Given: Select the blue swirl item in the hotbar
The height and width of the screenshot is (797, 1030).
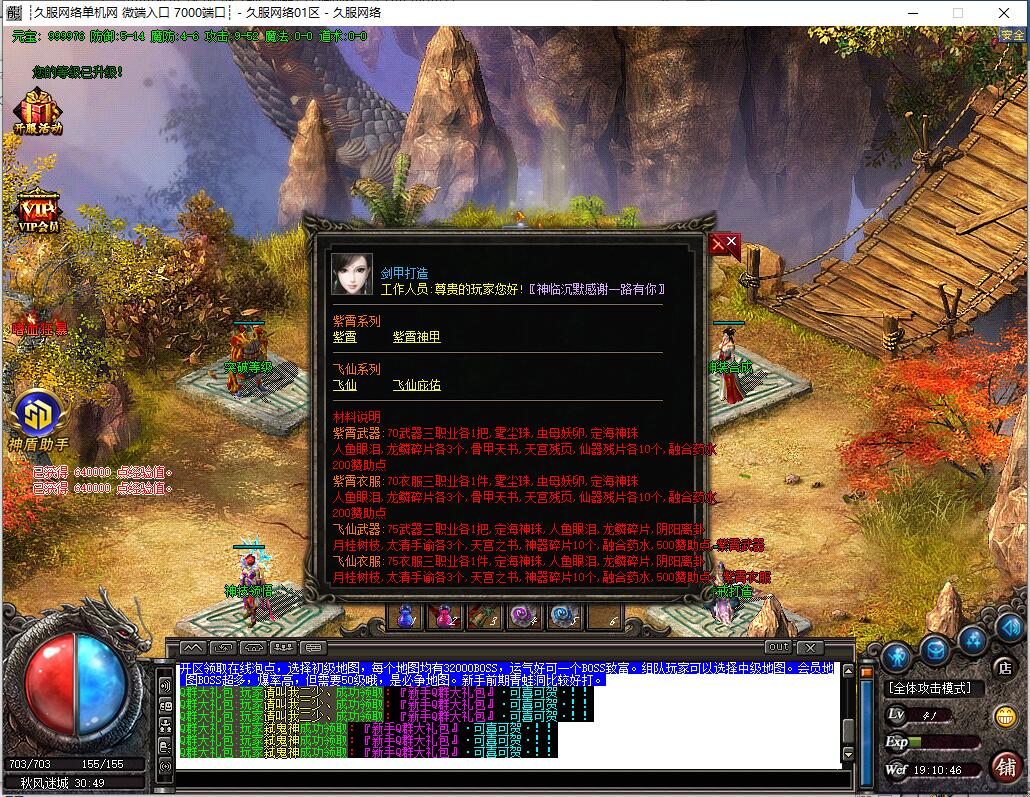Looking at the screenshot, I should (562, 616).
